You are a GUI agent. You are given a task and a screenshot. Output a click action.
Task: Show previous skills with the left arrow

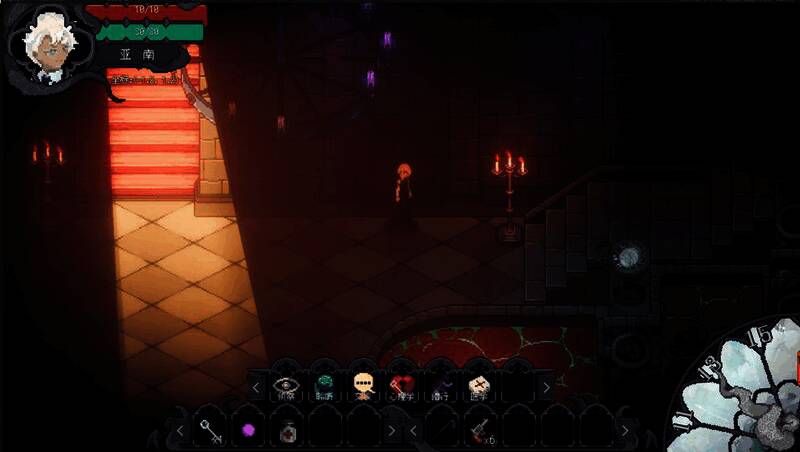click(x=256, y=386)
